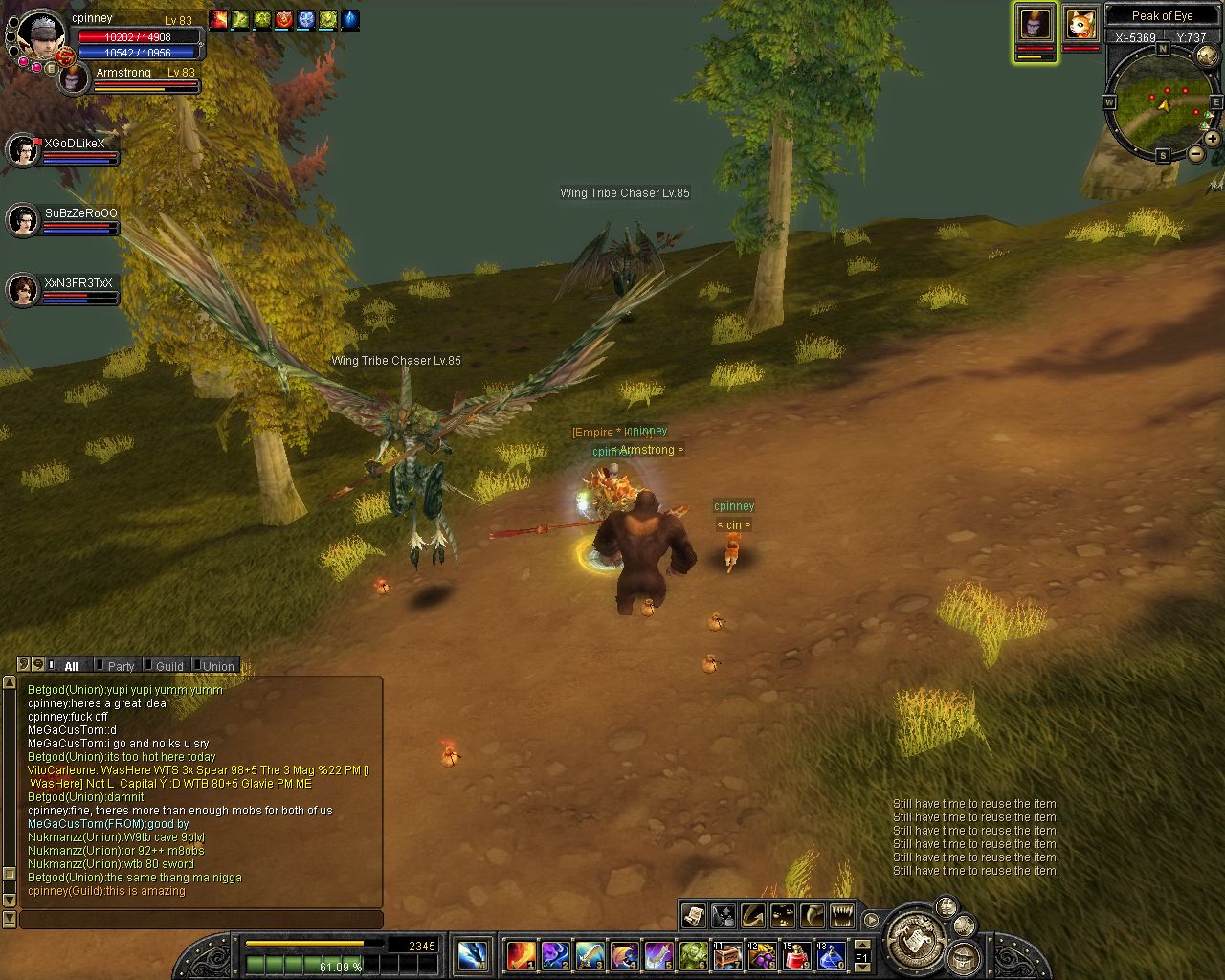Zoom in the minimap with plus button
Screen dimensions: 1225x980
tap(1213, 139)
